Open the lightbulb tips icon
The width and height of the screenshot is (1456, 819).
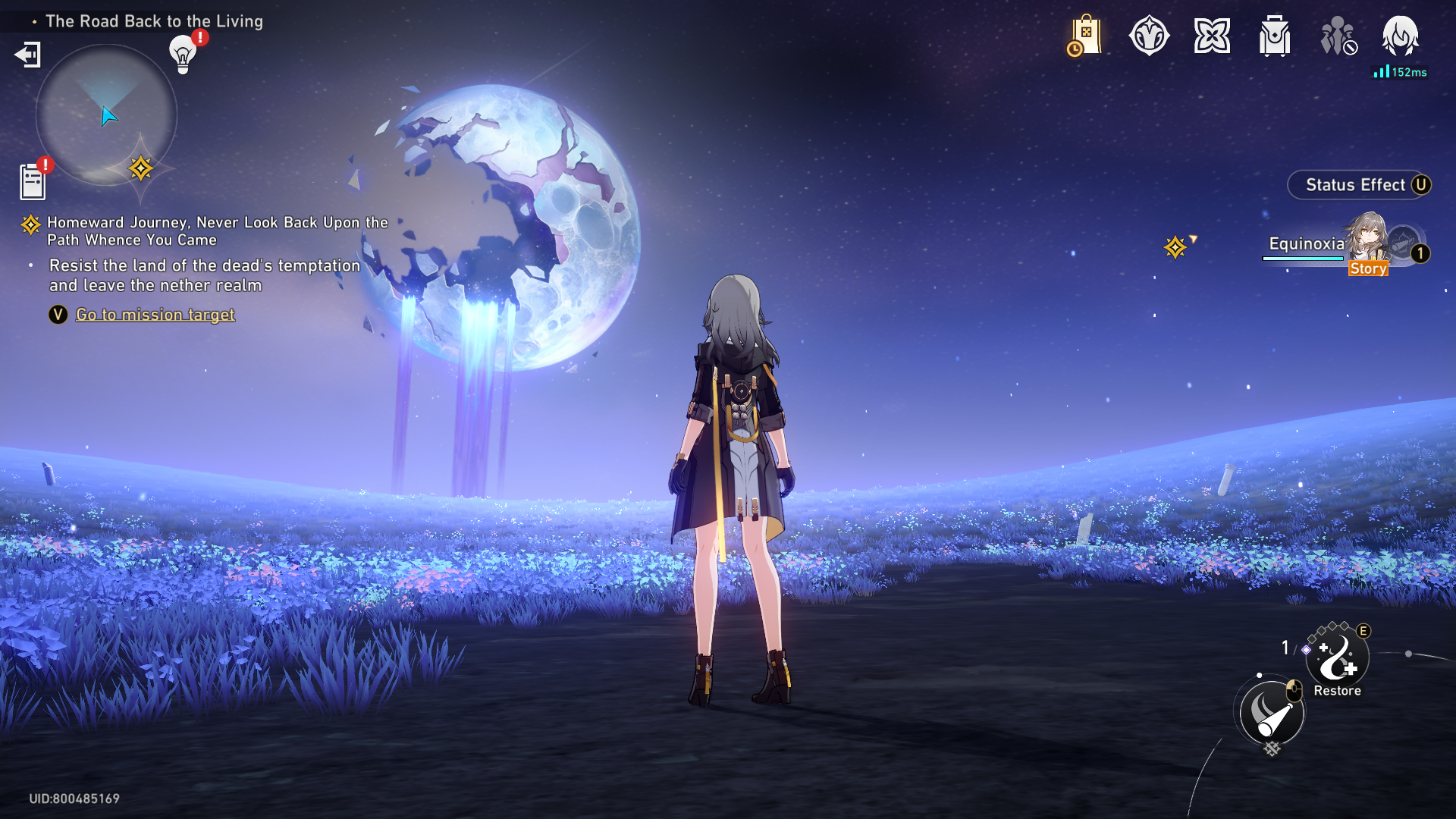pos(183,54)
